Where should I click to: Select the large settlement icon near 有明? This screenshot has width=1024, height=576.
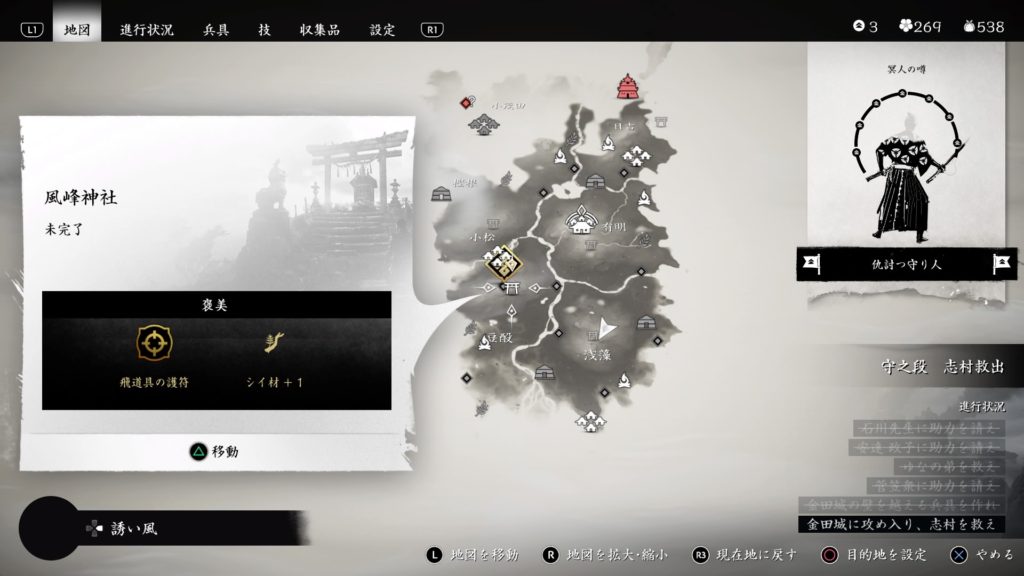point(580,220)
